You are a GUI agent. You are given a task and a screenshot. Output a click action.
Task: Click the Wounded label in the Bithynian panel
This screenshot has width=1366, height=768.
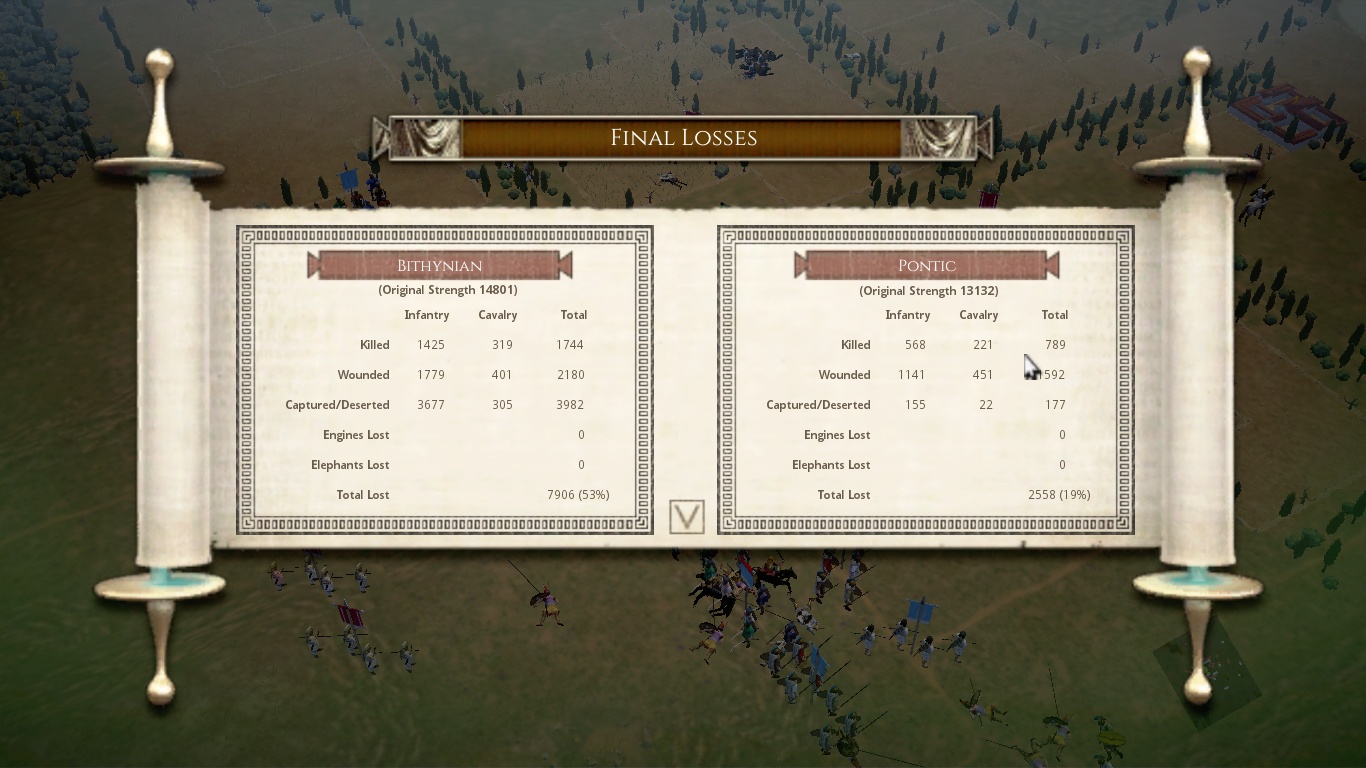(363, 374)
